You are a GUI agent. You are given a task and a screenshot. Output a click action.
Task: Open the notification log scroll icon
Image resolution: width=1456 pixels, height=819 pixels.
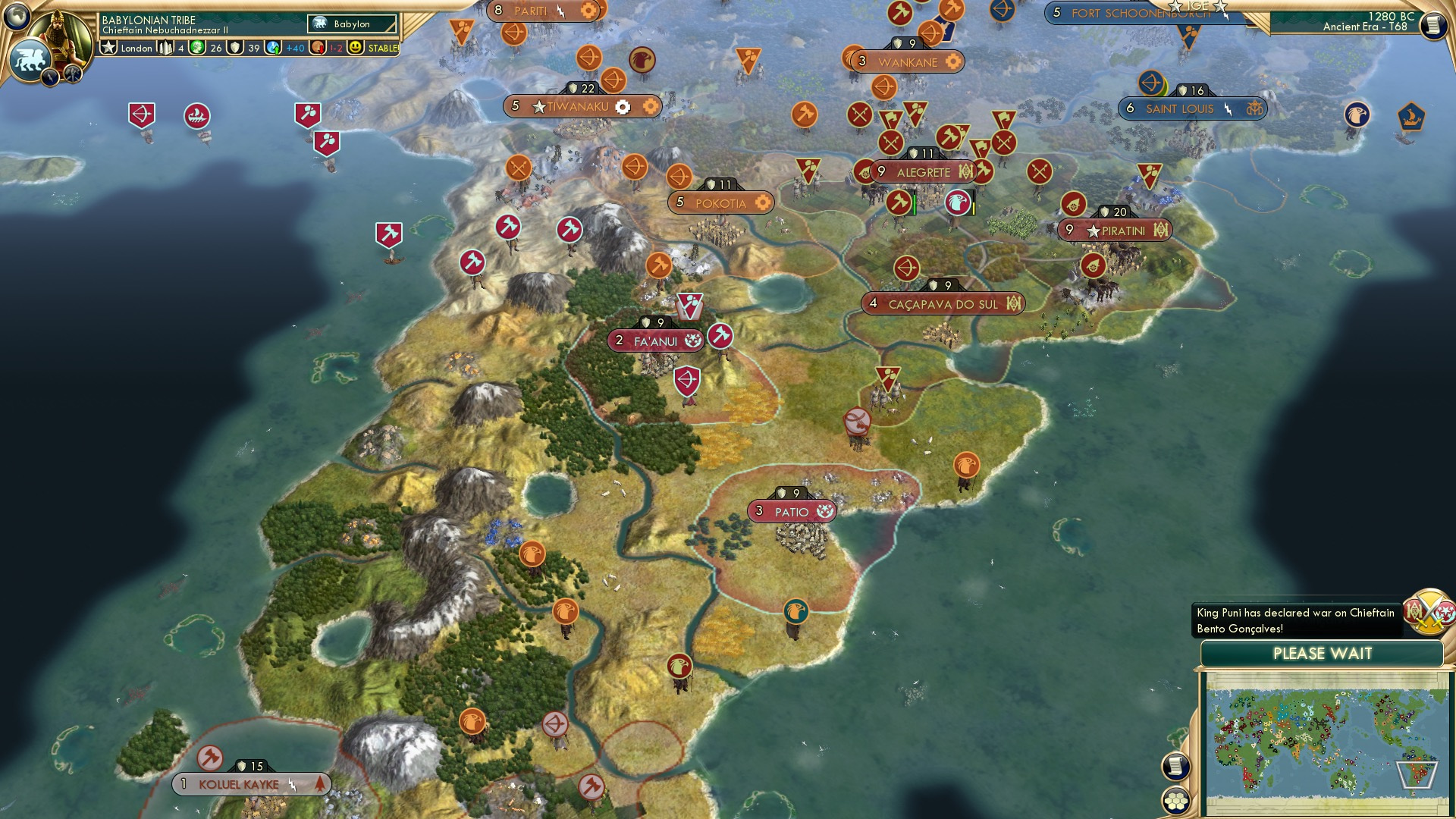pos(1177,767)
